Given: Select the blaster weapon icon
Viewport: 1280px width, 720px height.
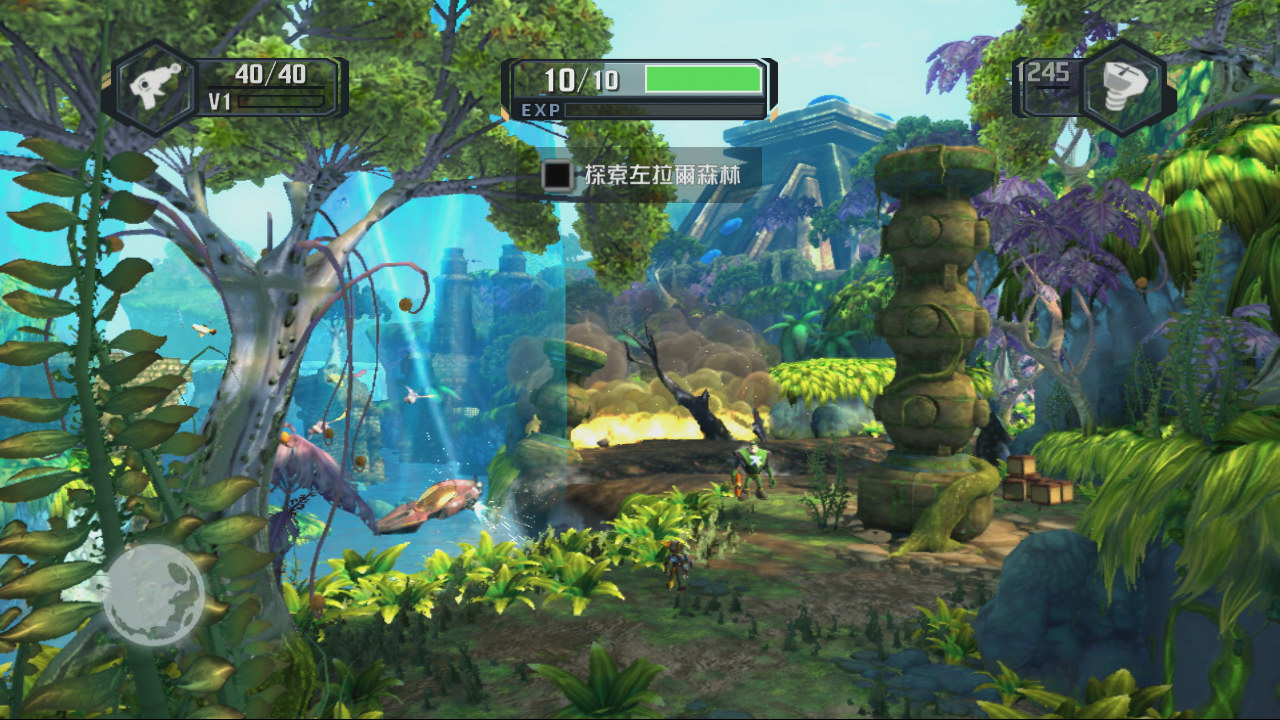Looking at the screenshot, I should 155,86.
